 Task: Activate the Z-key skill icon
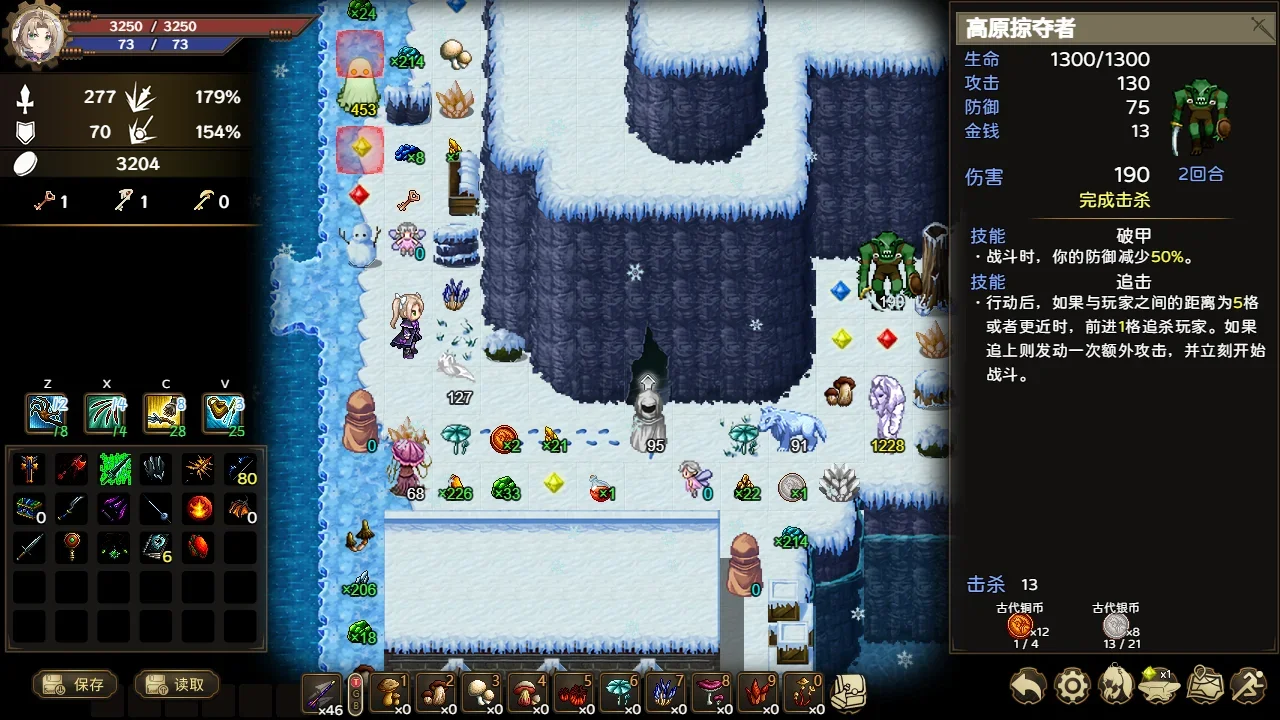(47, 413)
